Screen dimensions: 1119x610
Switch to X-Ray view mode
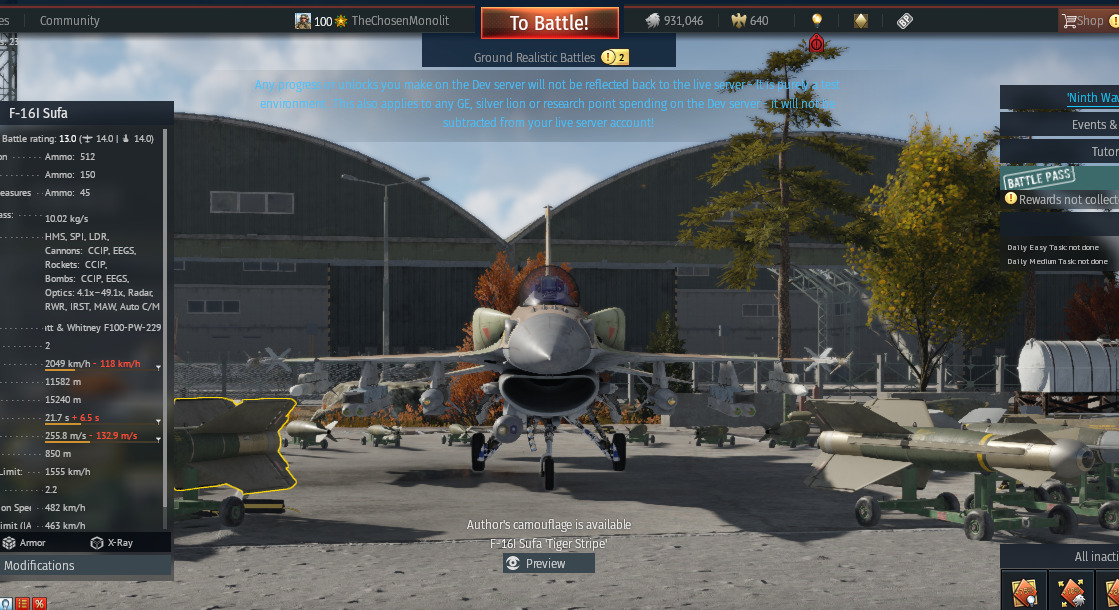click(111, 542)
